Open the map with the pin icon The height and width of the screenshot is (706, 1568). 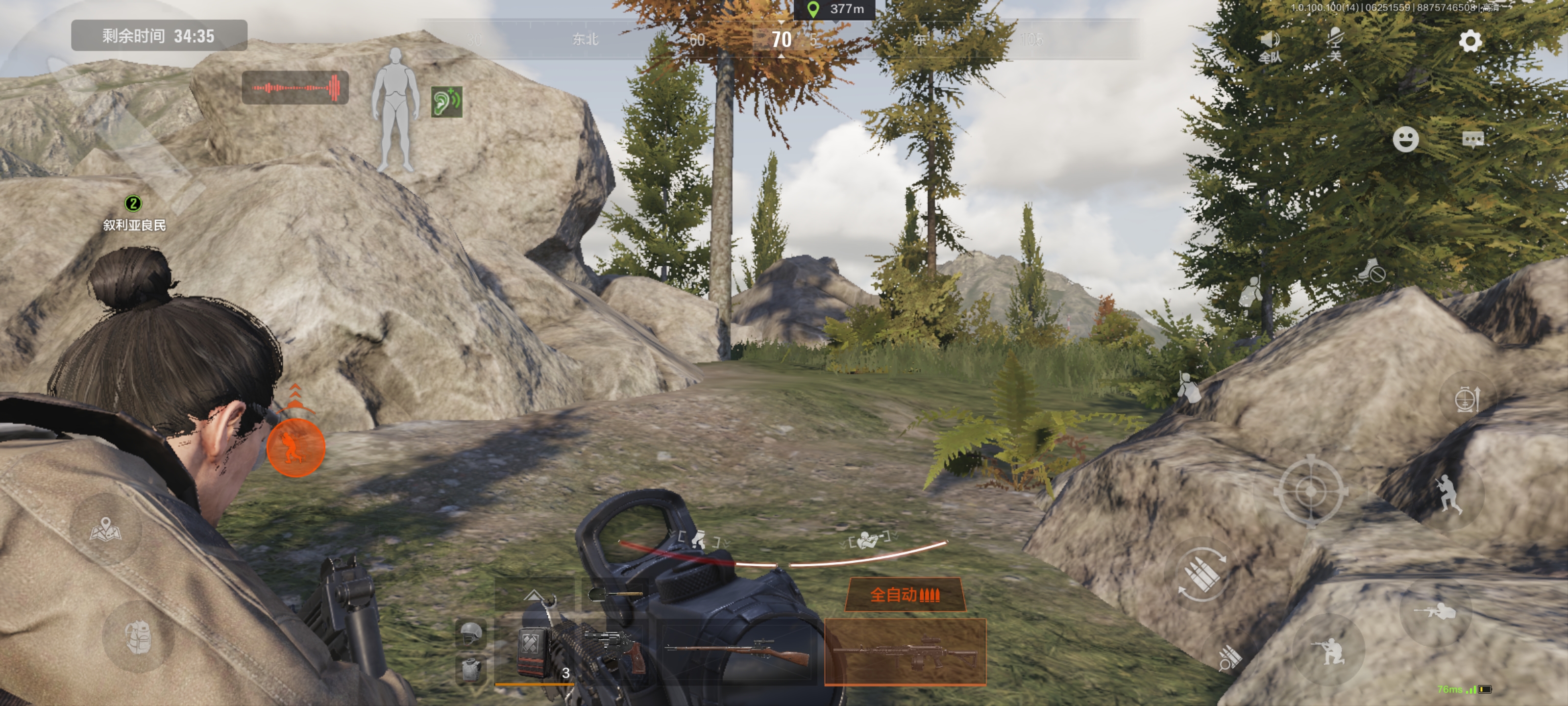pos(106,529)
